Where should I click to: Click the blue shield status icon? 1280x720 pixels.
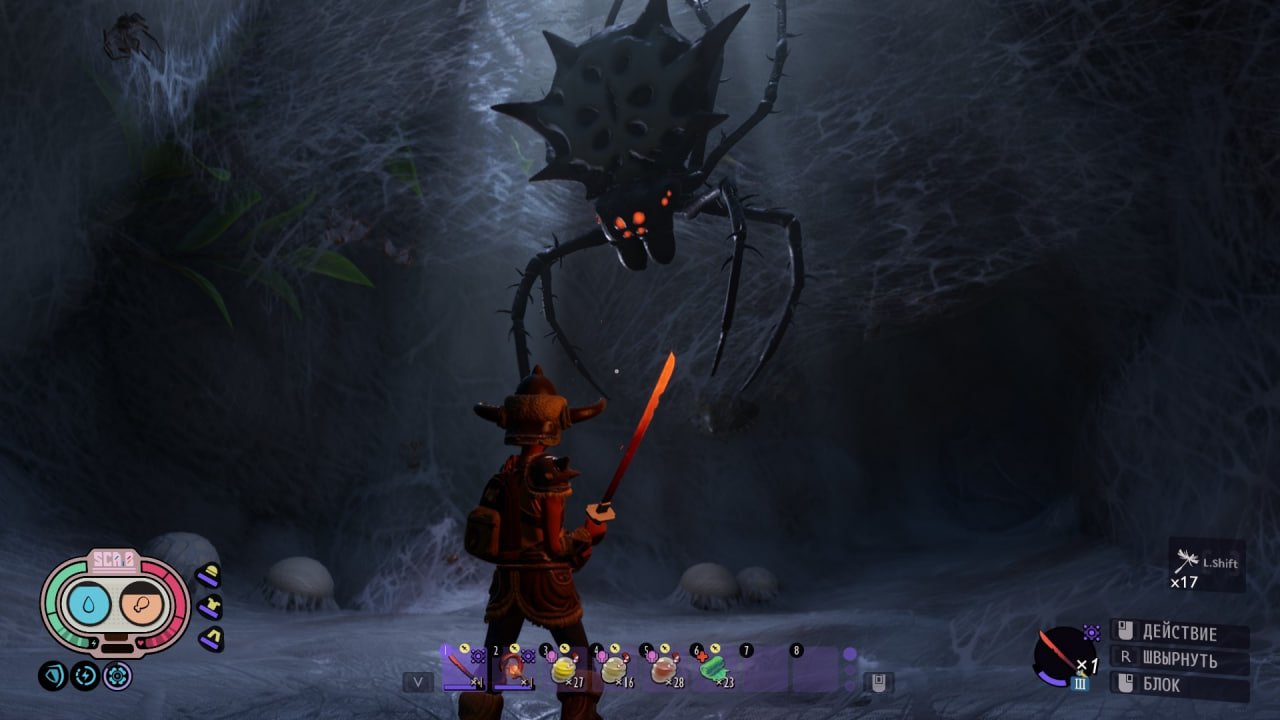(53, 676)
